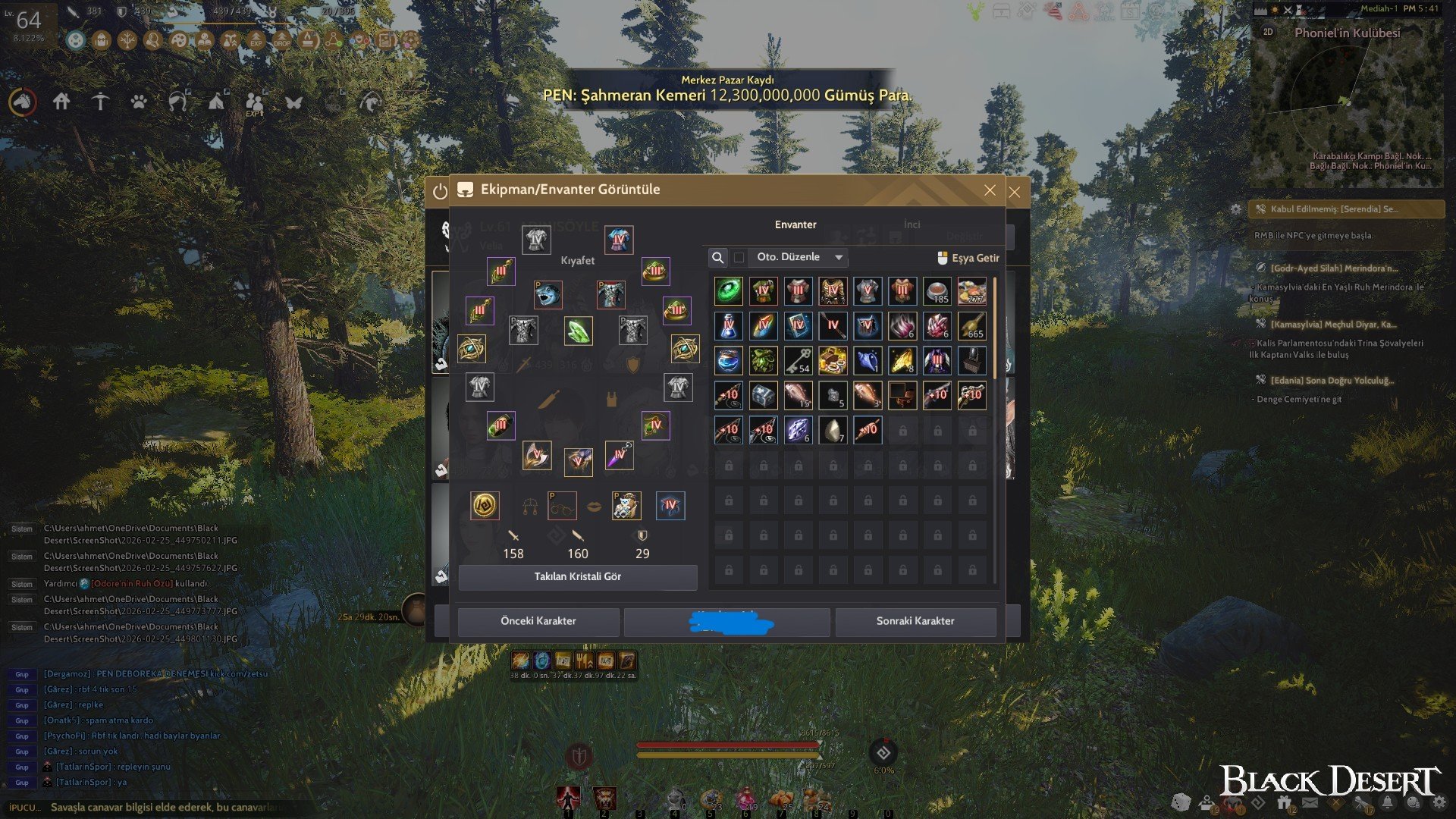Screen dimensions: 1456x819
Task: Click the pickaxe gathering icon
Action: [100, 102]
